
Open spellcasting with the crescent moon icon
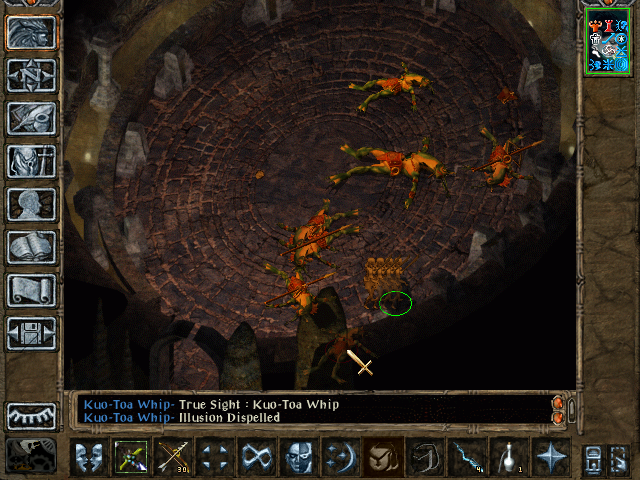pyautogui.click(x=341, y=458)
